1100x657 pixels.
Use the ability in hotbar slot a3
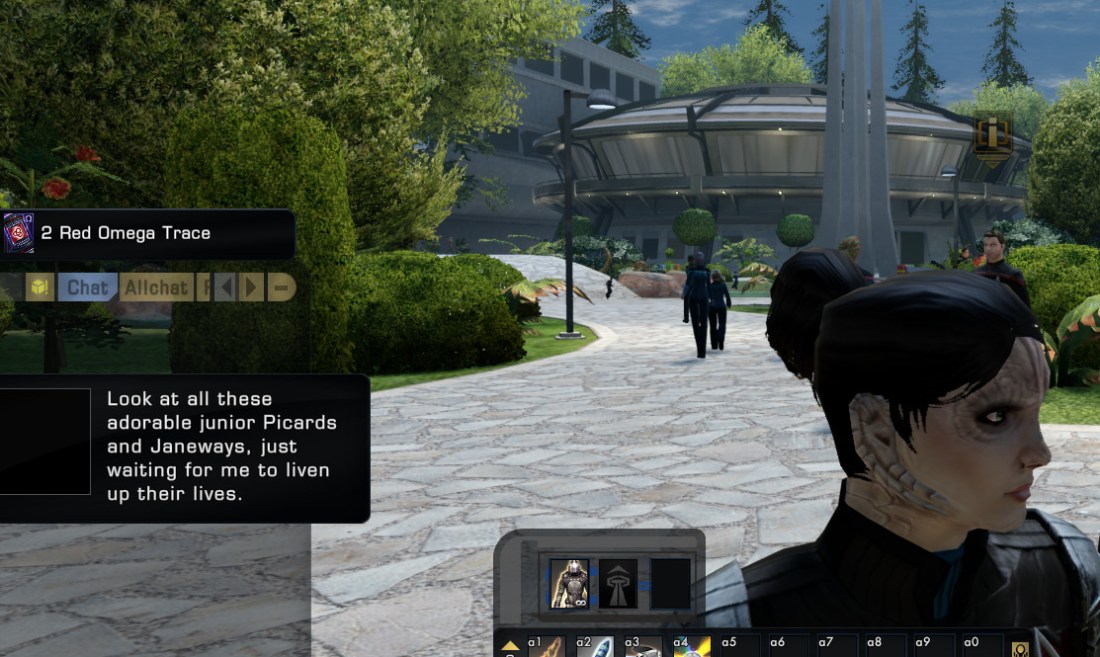pyautogui.click(x=643, y=648)
